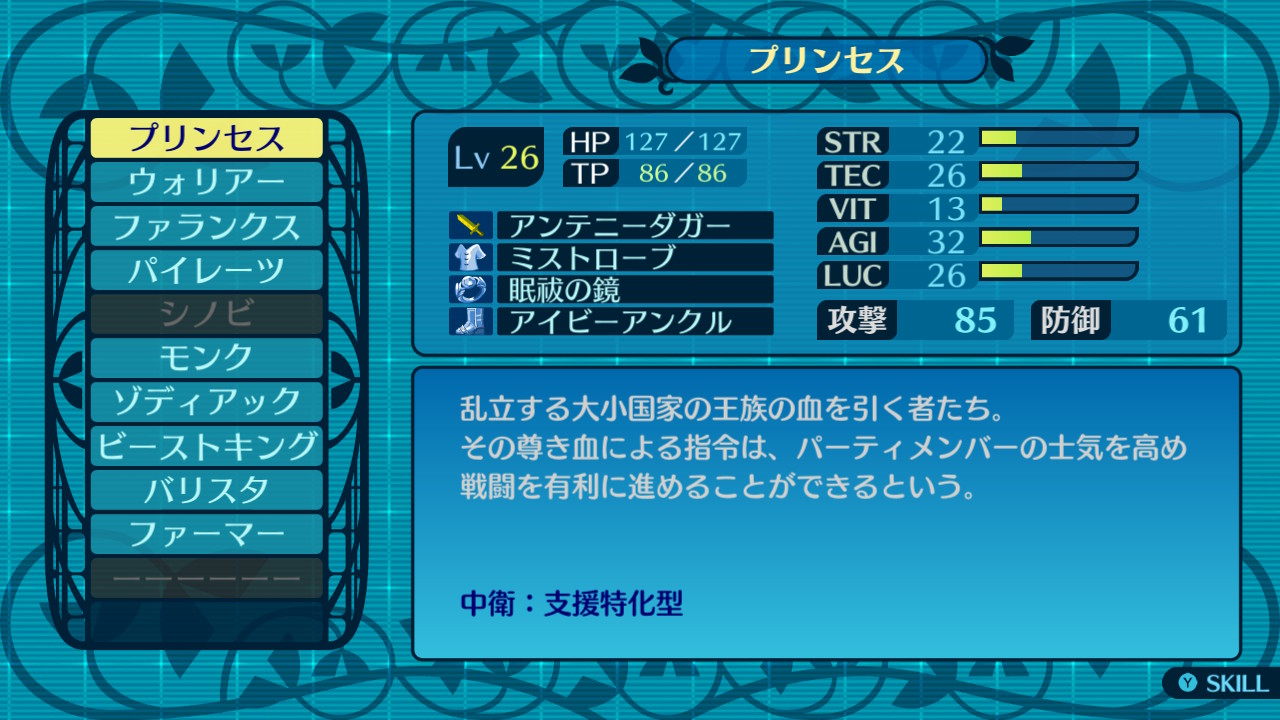This screenshot has width=1280, height=720.
Task: Open the ビーストキング class entry
Action: [x=207, y=446]
